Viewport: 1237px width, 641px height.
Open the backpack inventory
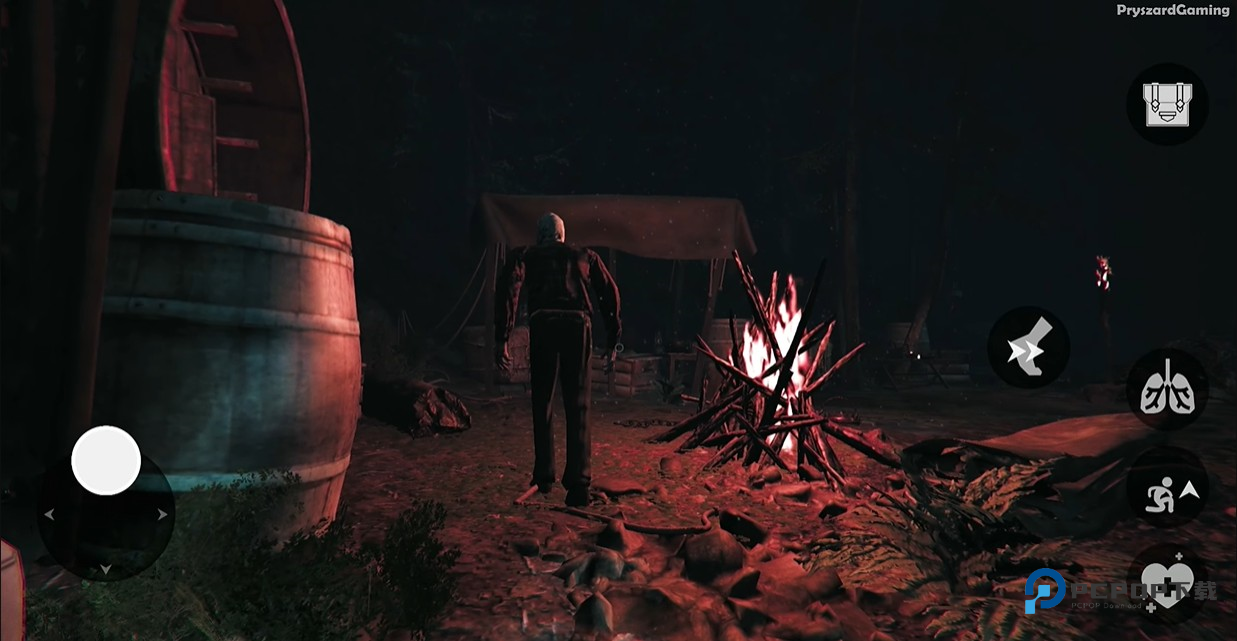point(1167,104)
